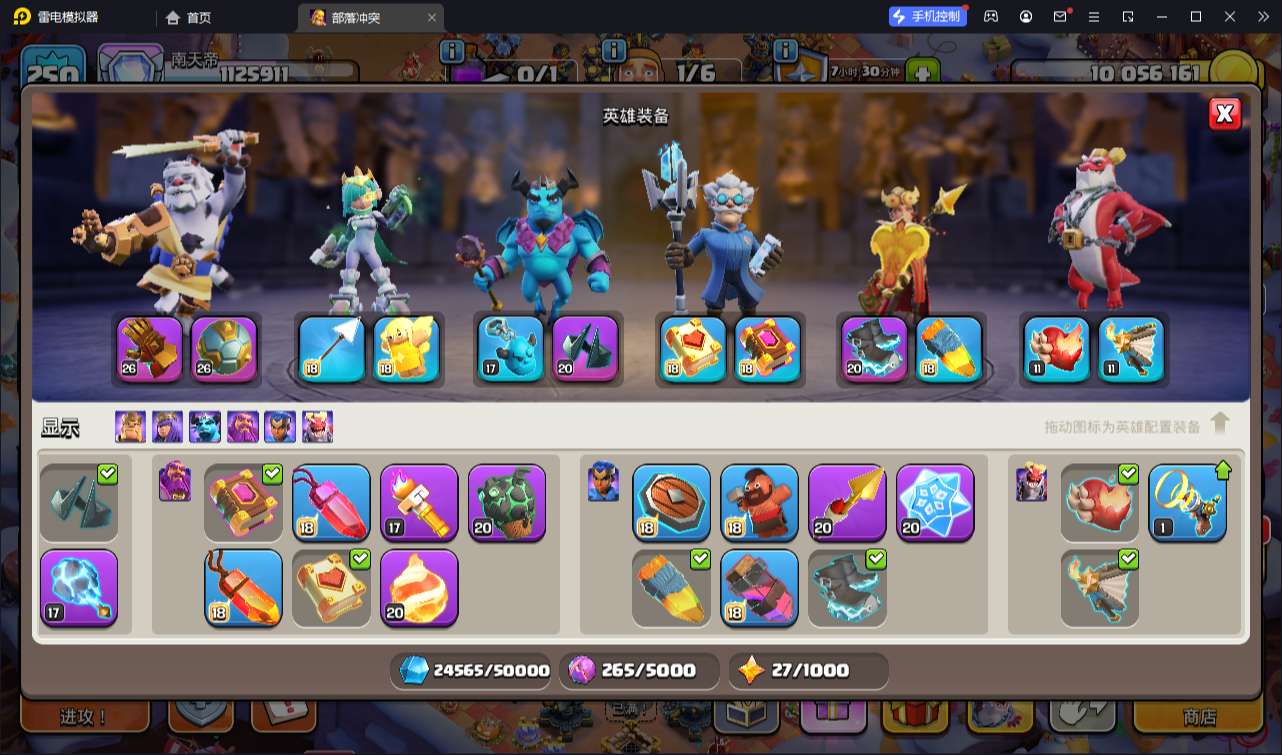
Task: Switch to the emulator's 首页 home tab
Action: tap(189, 17)
